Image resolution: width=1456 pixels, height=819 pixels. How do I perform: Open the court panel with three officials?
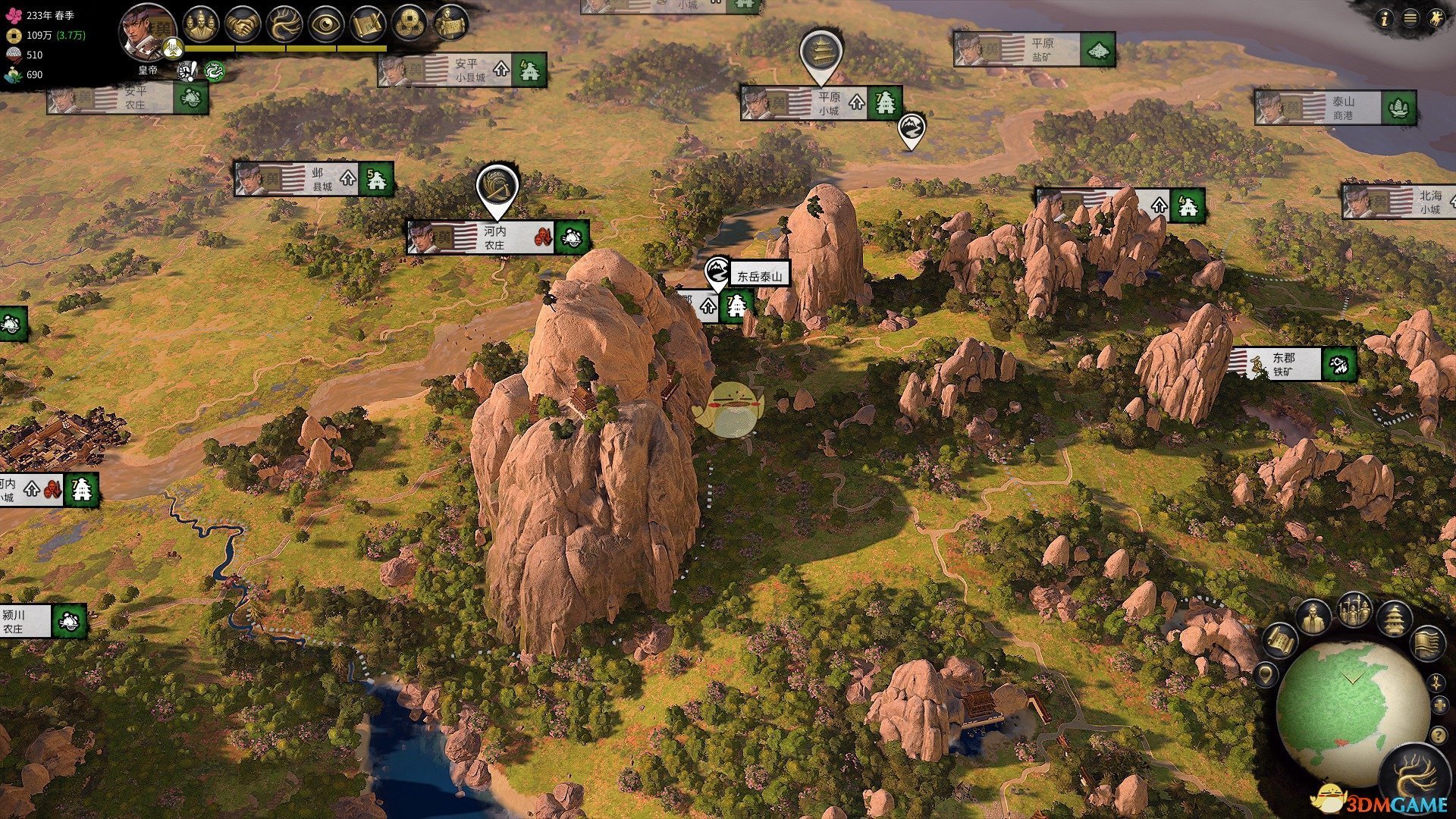(200, 24)
